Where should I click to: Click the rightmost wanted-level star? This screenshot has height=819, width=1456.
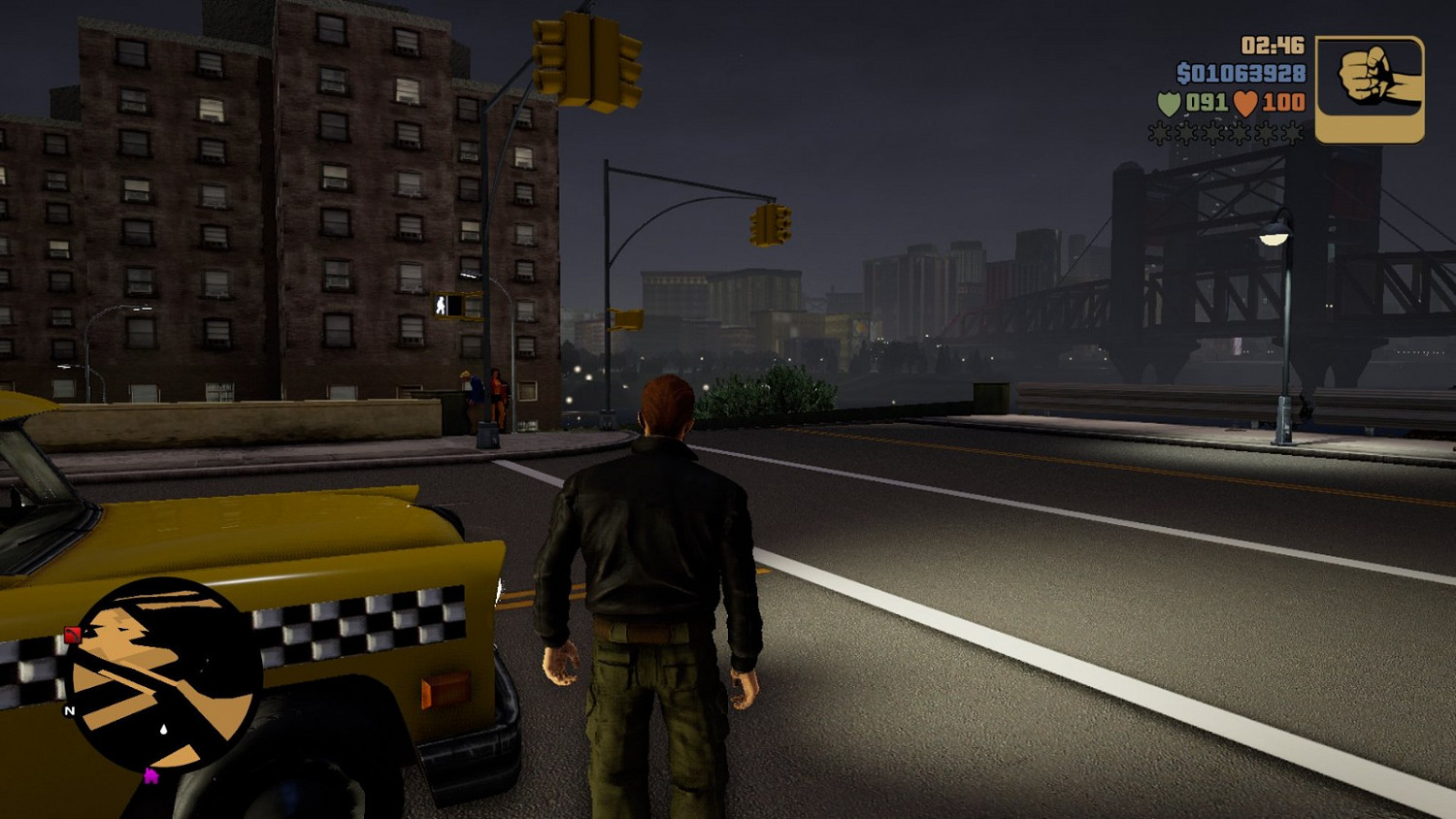pos(1291,131)
